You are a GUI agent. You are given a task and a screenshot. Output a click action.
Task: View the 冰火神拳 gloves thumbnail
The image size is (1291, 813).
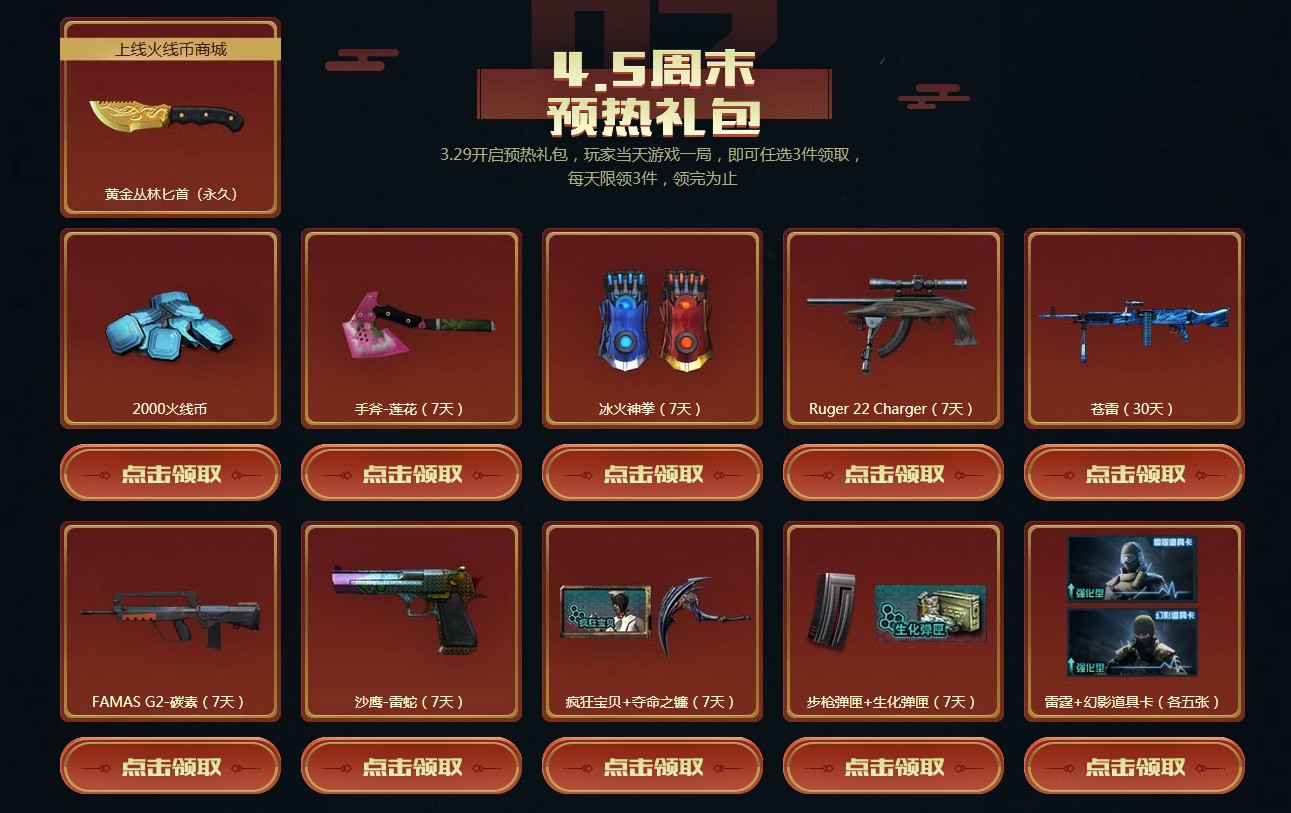[651, 320]
